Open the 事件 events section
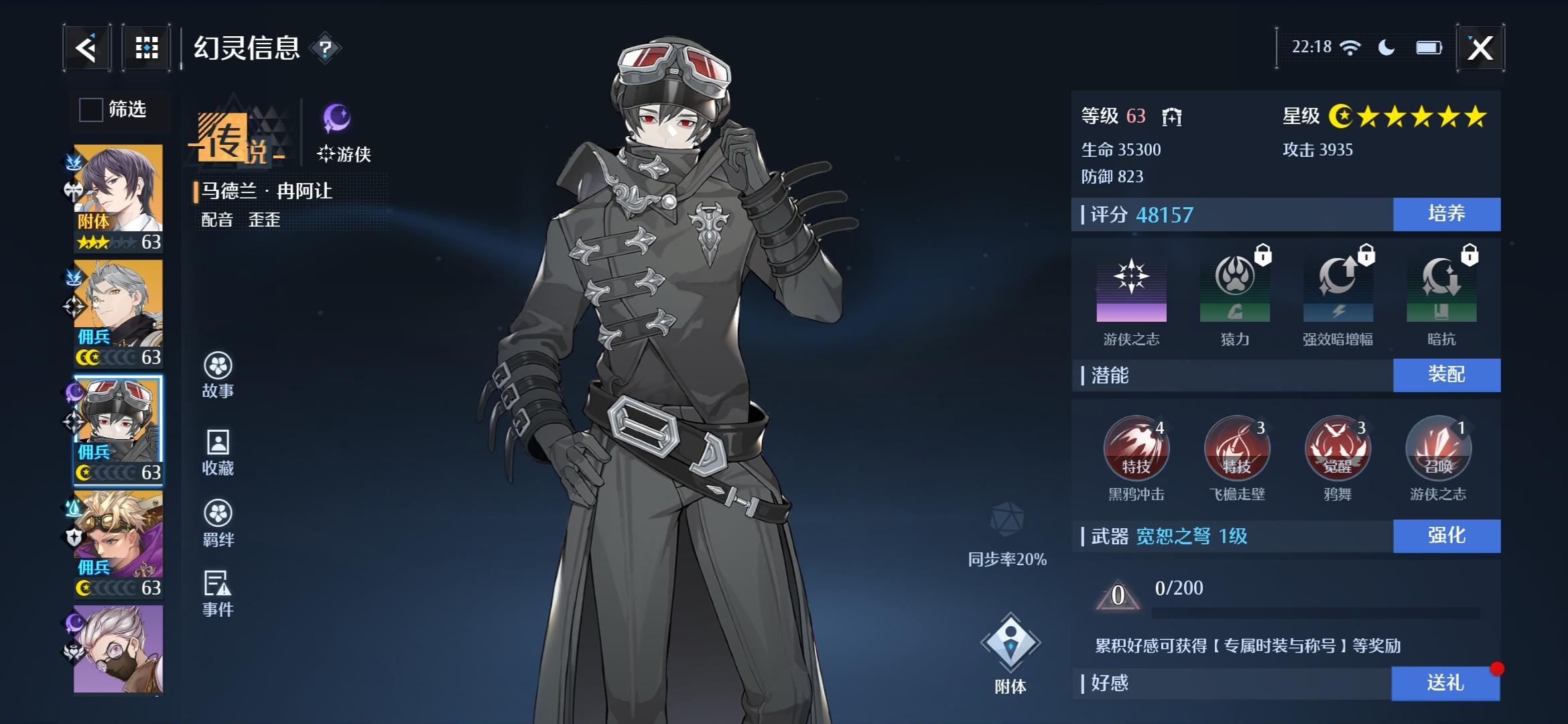 [218, 593]
